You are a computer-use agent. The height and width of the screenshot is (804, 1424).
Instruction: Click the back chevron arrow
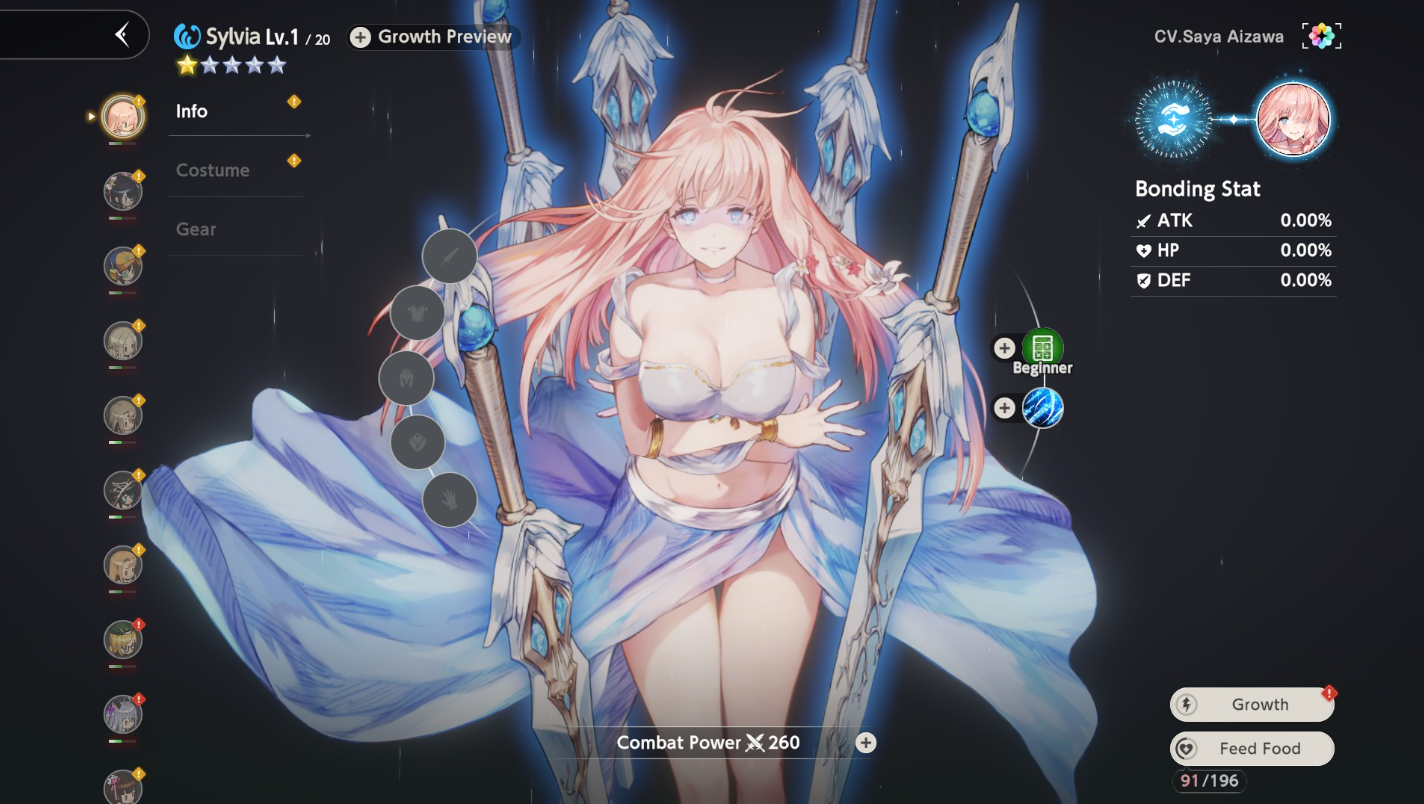120,33
